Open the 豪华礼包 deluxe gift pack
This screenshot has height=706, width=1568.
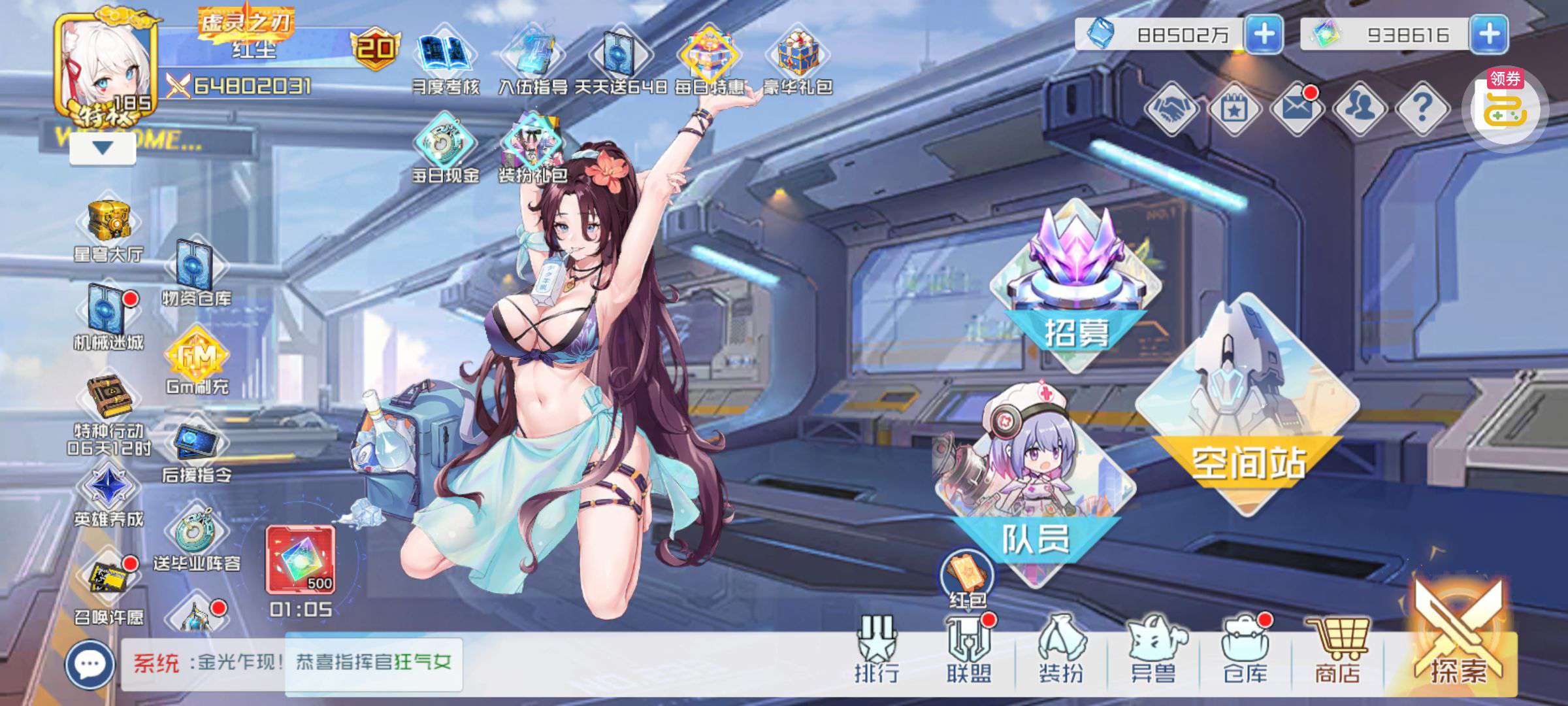point(797,60)
